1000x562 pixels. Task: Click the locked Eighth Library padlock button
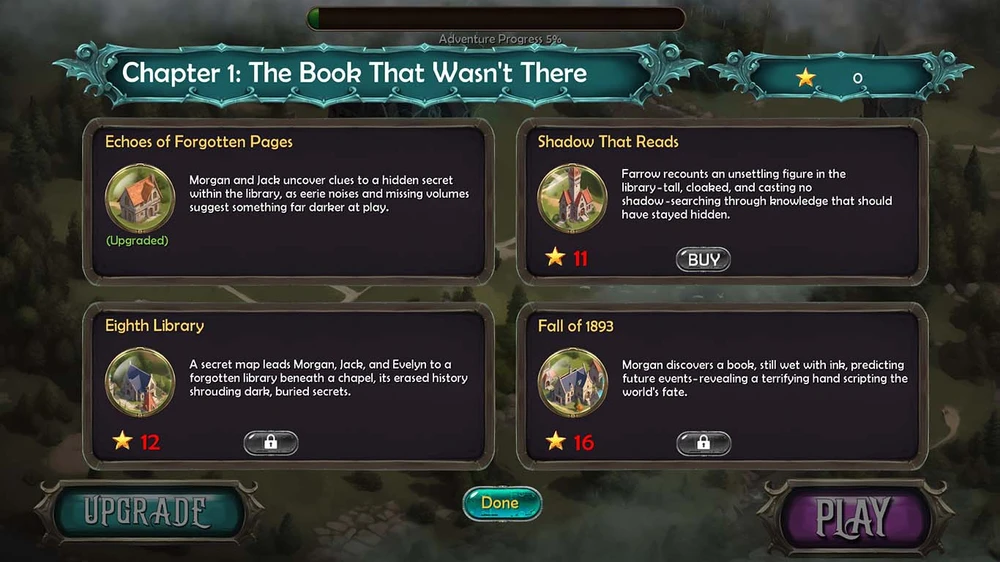tap(271, 442)
